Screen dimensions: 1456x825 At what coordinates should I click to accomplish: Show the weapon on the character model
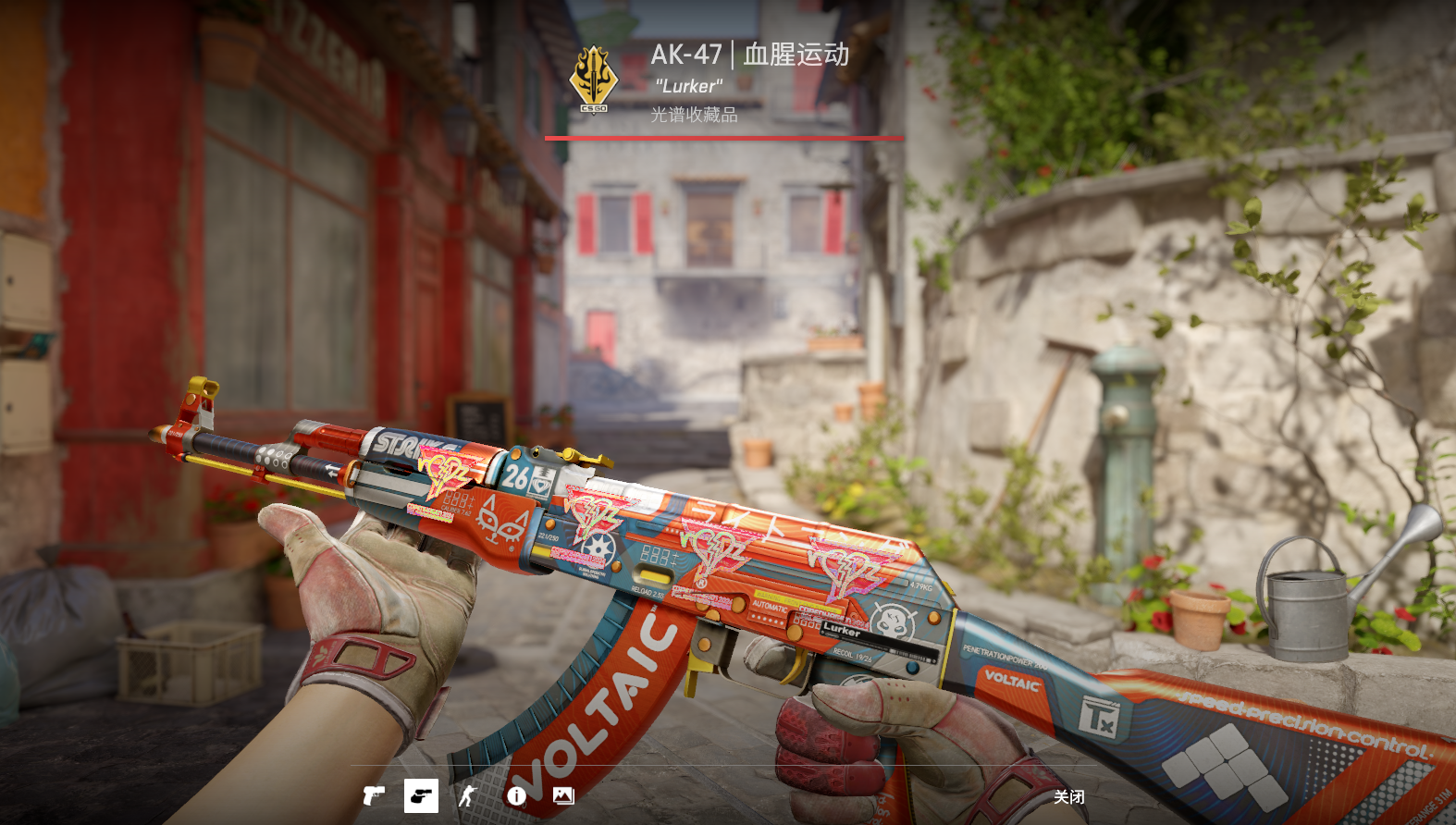468,795
